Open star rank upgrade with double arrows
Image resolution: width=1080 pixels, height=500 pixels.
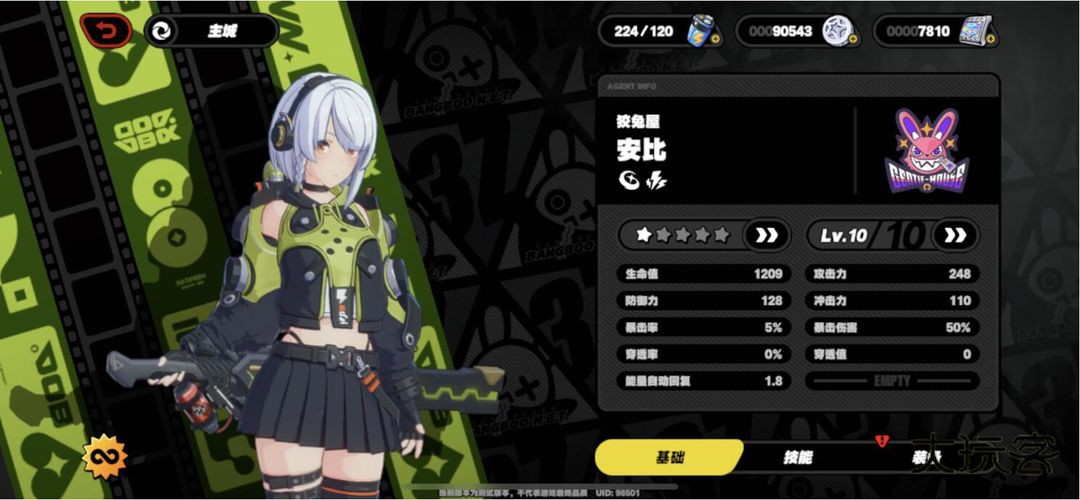click(766, 236)
